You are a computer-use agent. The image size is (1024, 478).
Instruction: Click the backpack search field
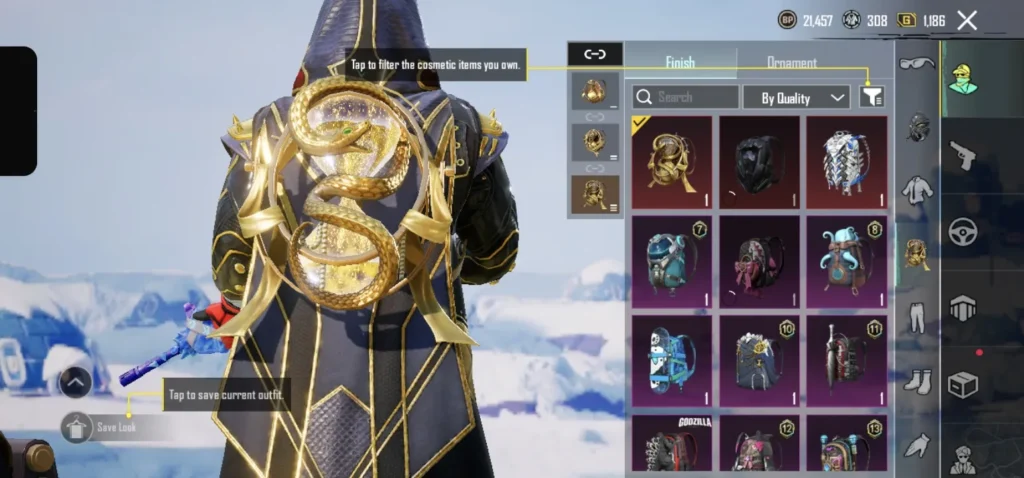pos(686,97)
